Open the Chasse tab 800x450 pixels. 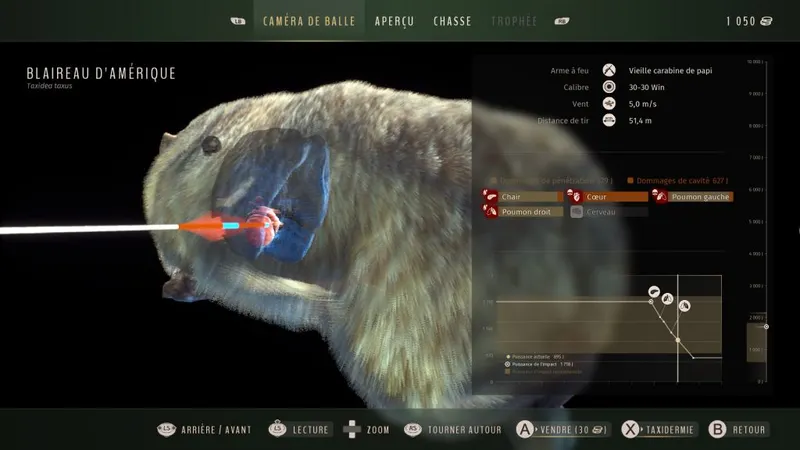click(x=452, y=21)
